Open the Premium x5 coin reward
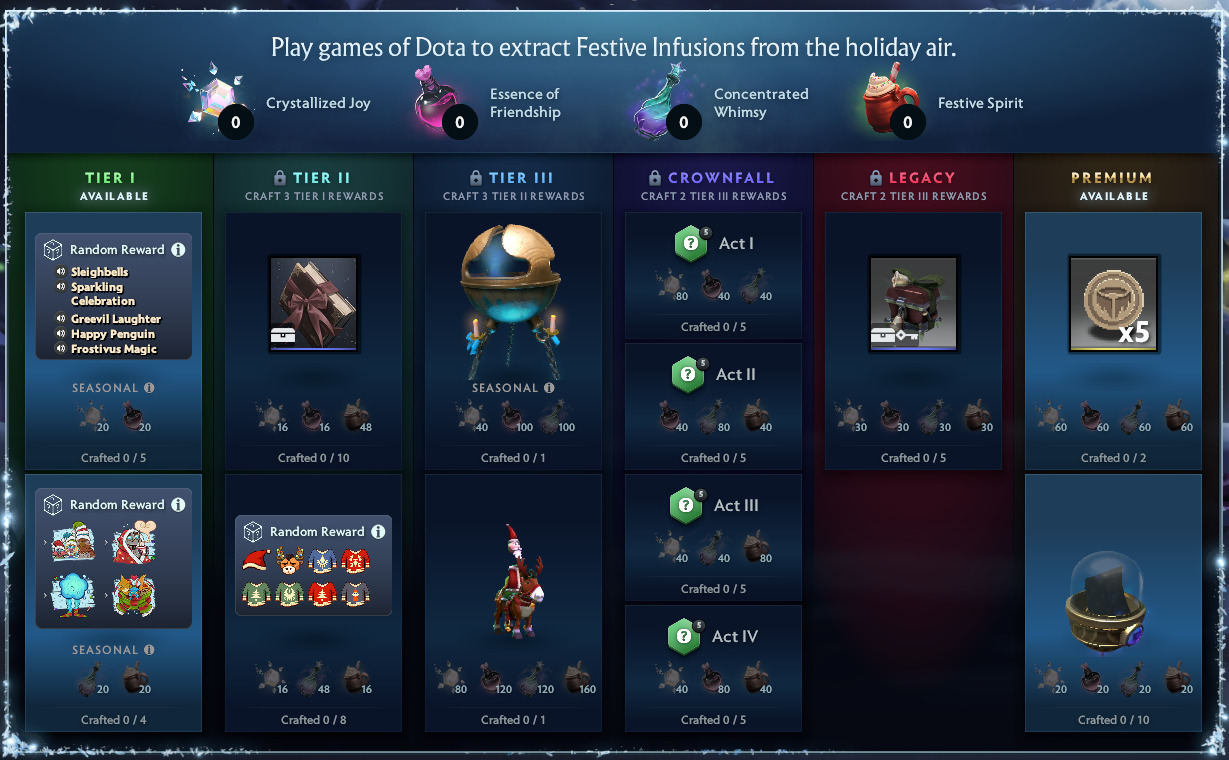 [x=1113, y=304]
